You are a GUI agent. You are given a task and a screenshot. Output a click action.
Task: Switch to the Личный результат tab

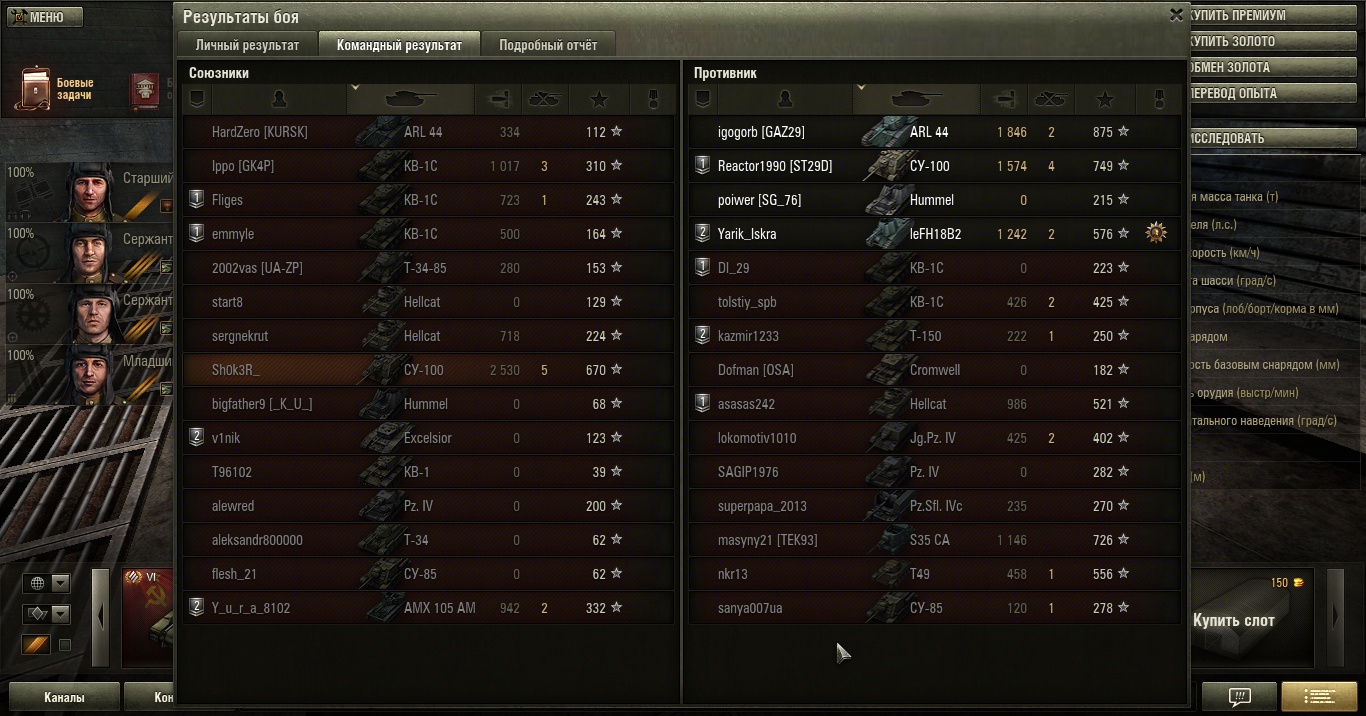pyautogui.click(x=247, y=45)
